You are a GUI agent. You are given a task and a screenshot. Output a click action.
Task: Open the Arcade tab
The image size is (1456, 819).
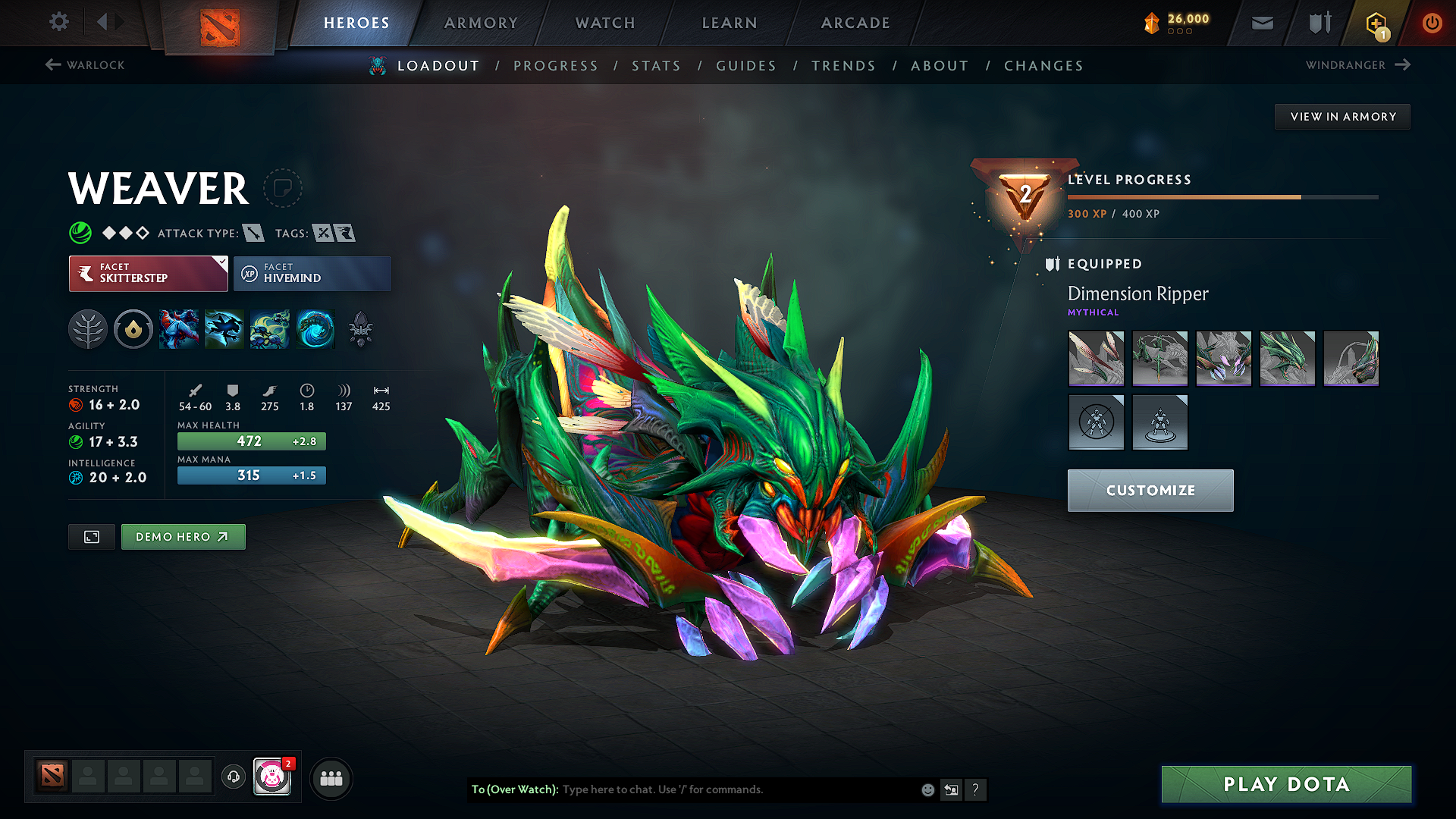(x=855, y=23)
